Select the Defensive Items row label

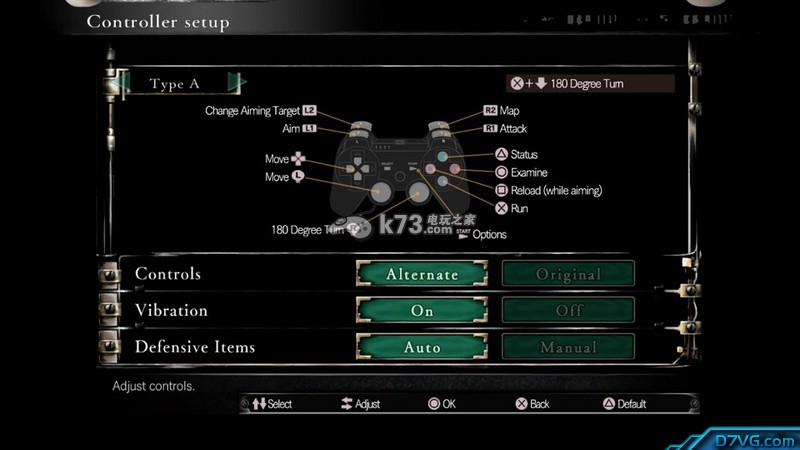(195, 348)
